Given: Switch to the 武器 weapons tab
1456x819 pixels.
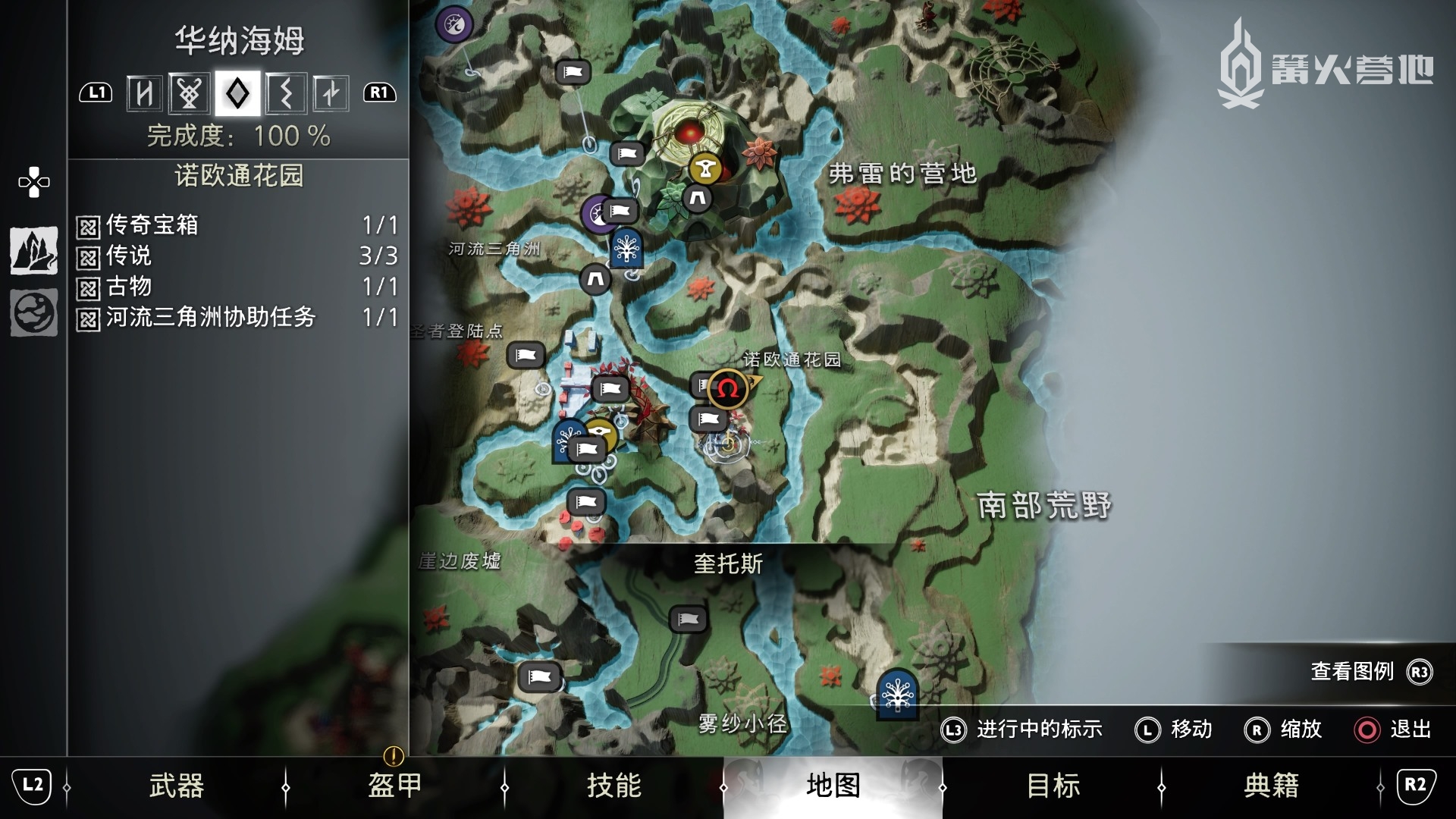Looking at the screenshot, I should 176,786.
